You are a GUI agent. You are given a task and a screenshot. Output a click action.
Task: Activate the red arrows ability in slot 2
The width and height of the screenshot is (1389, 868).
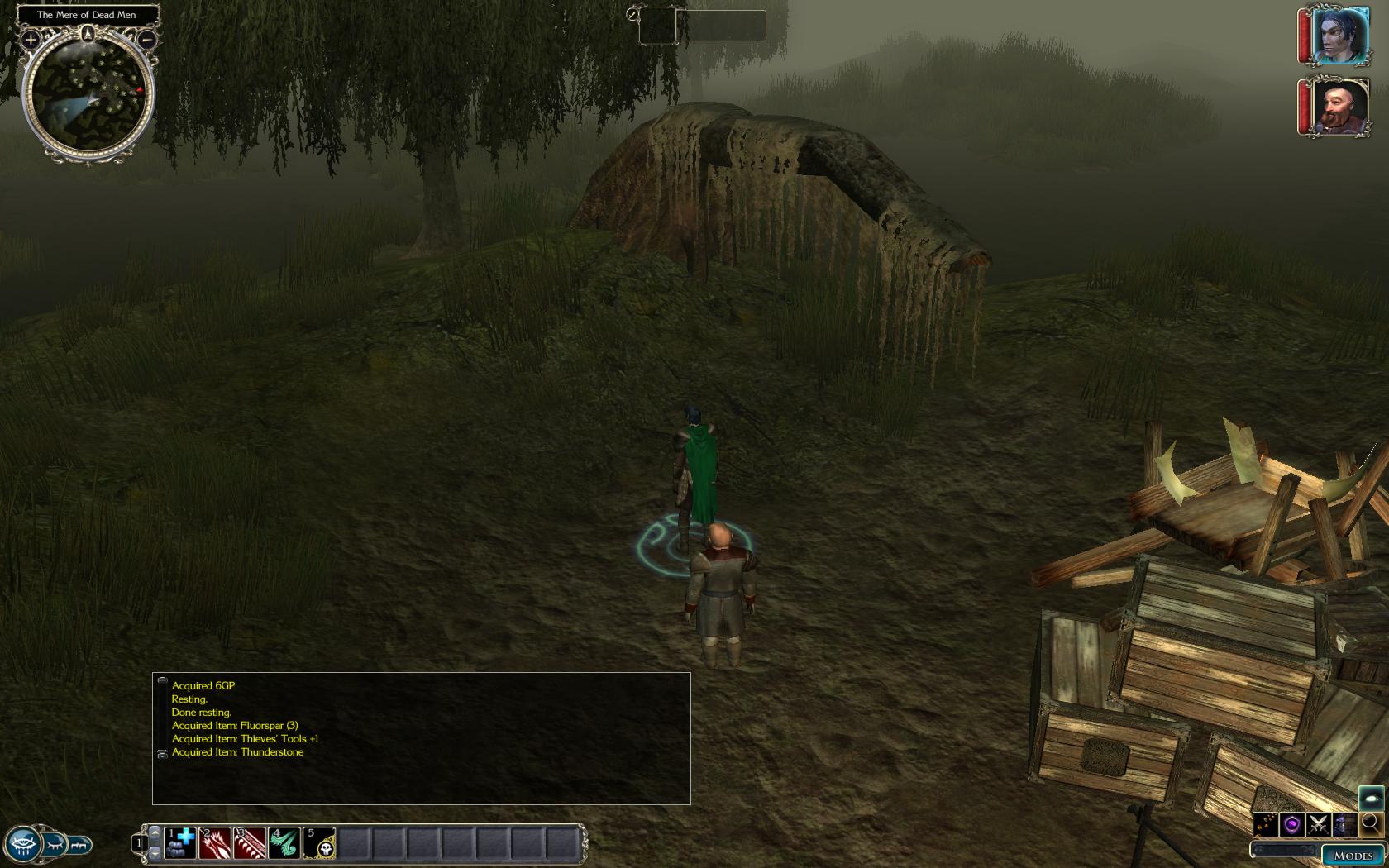coord(215,844)
